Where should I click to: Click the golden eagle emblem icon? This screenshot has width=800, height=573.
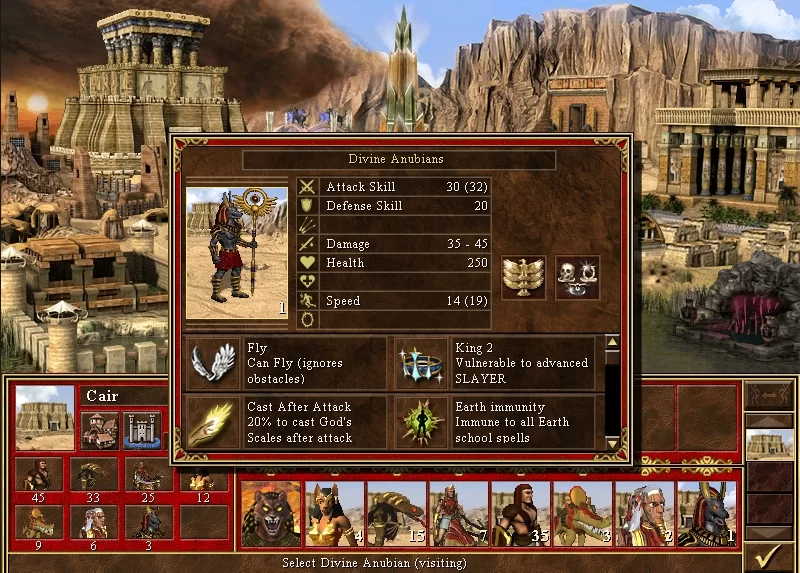coord(523,276)
